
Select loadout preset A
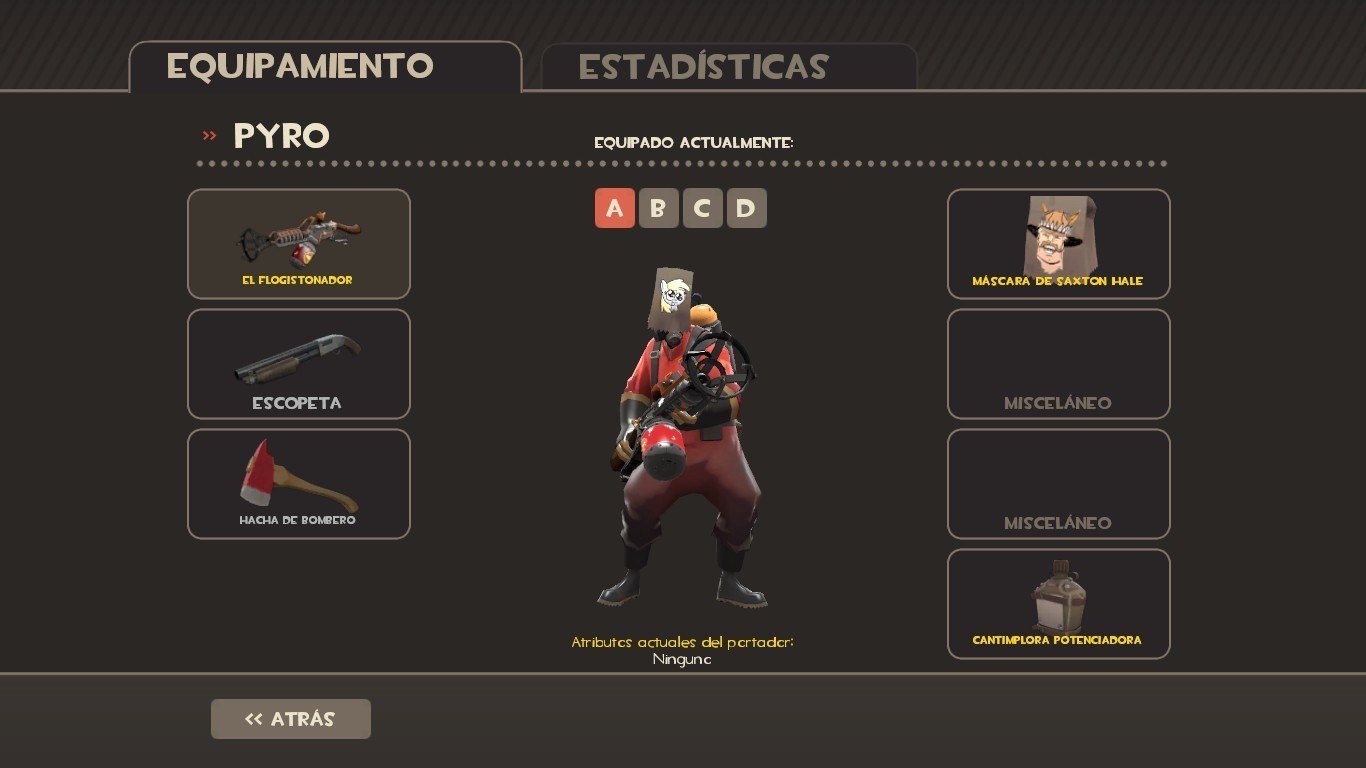coord(614,208)
